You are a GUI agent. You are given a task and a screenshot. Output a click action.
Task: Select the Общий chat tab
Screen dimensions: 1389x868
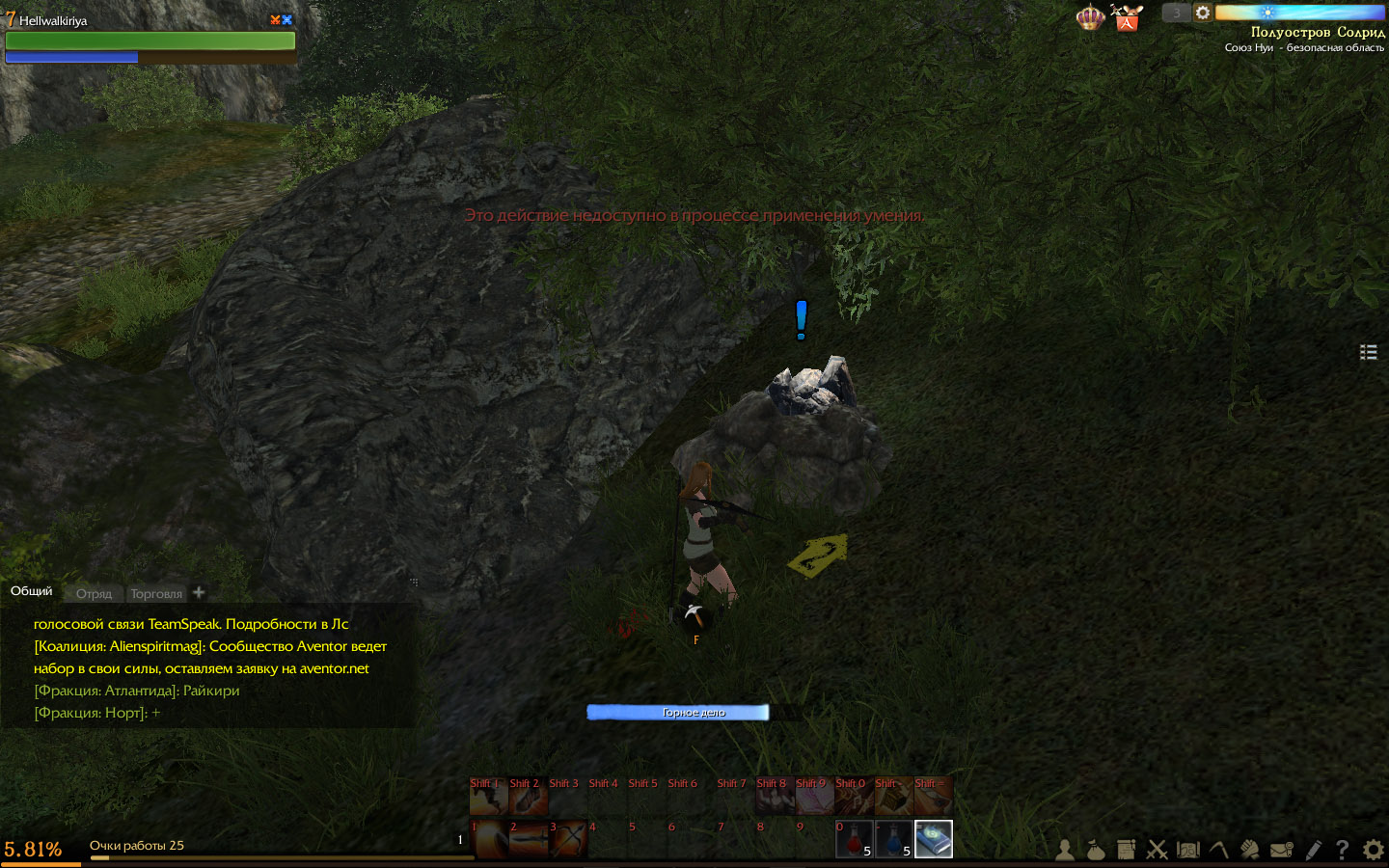tap(32, 591)
